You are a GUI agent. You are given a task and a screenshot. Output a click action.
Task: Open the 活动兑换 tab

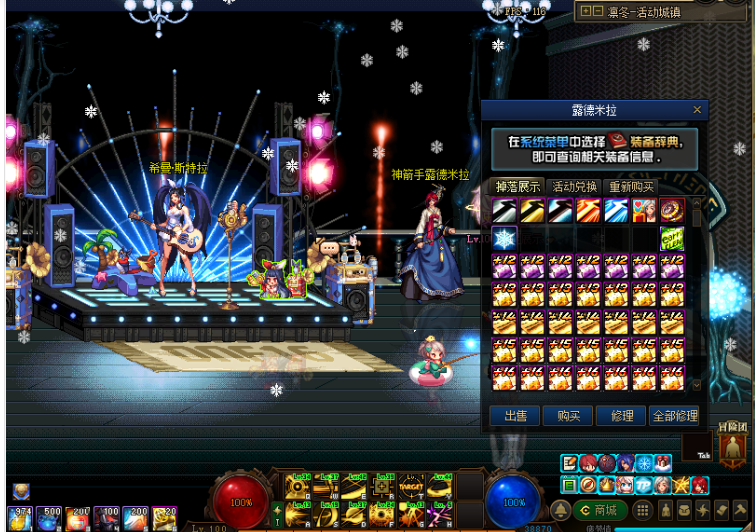pos(574,187)
